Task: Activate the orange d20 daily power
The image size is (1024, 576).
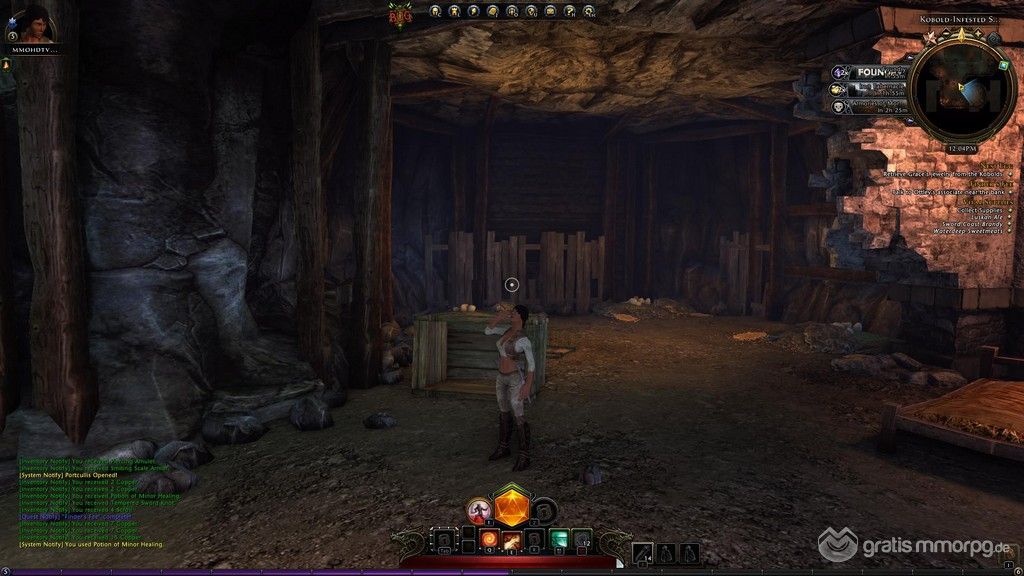Action: [512, 506]
